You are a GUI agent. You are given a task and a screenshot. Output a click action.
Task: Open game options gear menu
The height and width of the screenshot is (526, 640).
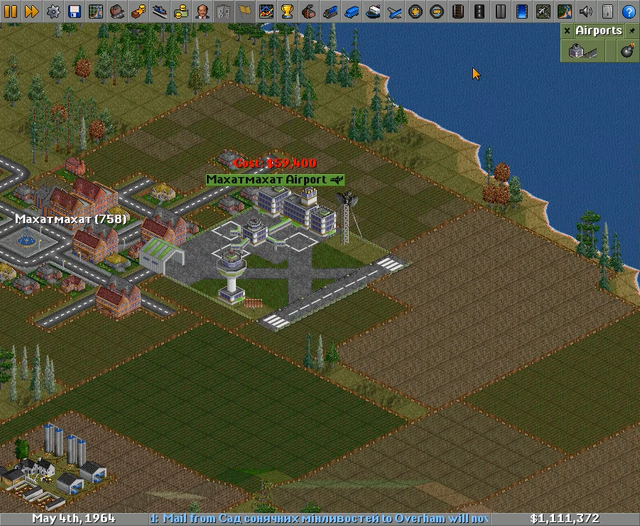(53, 11)
